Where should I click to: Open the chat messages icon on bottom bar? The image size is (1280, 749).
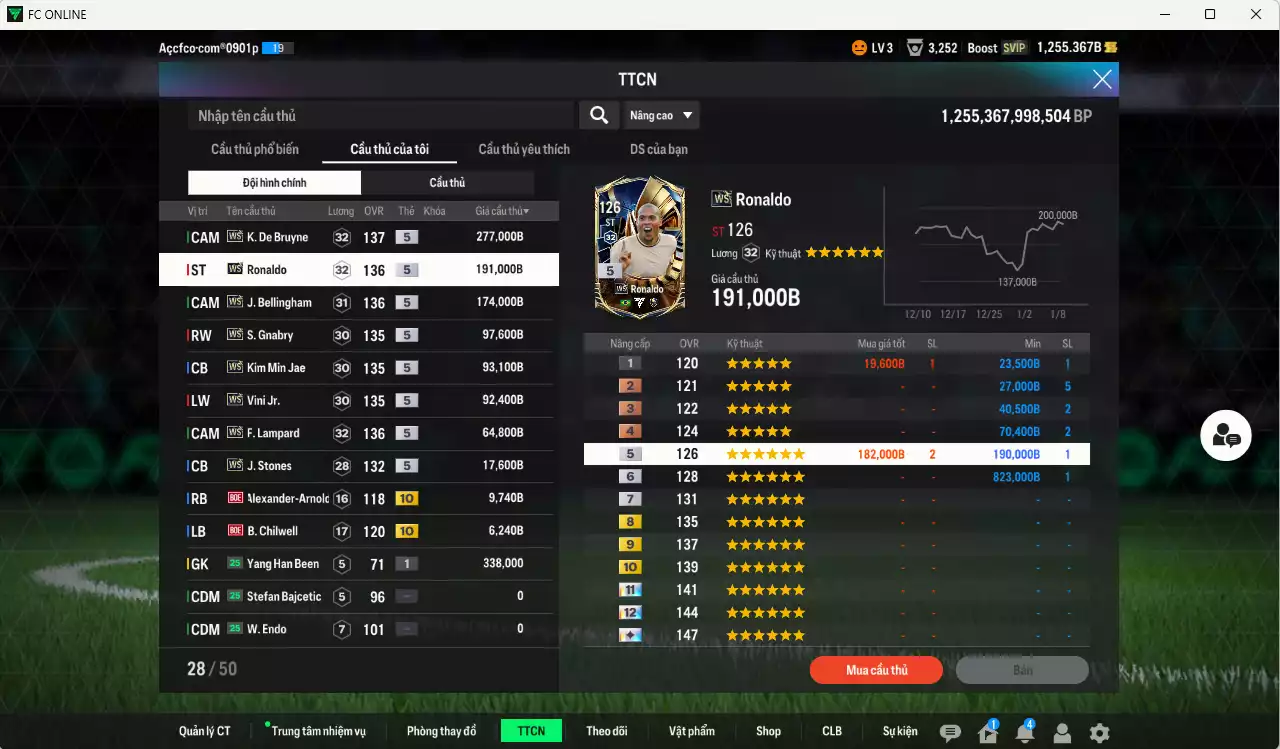pos(949,732)
